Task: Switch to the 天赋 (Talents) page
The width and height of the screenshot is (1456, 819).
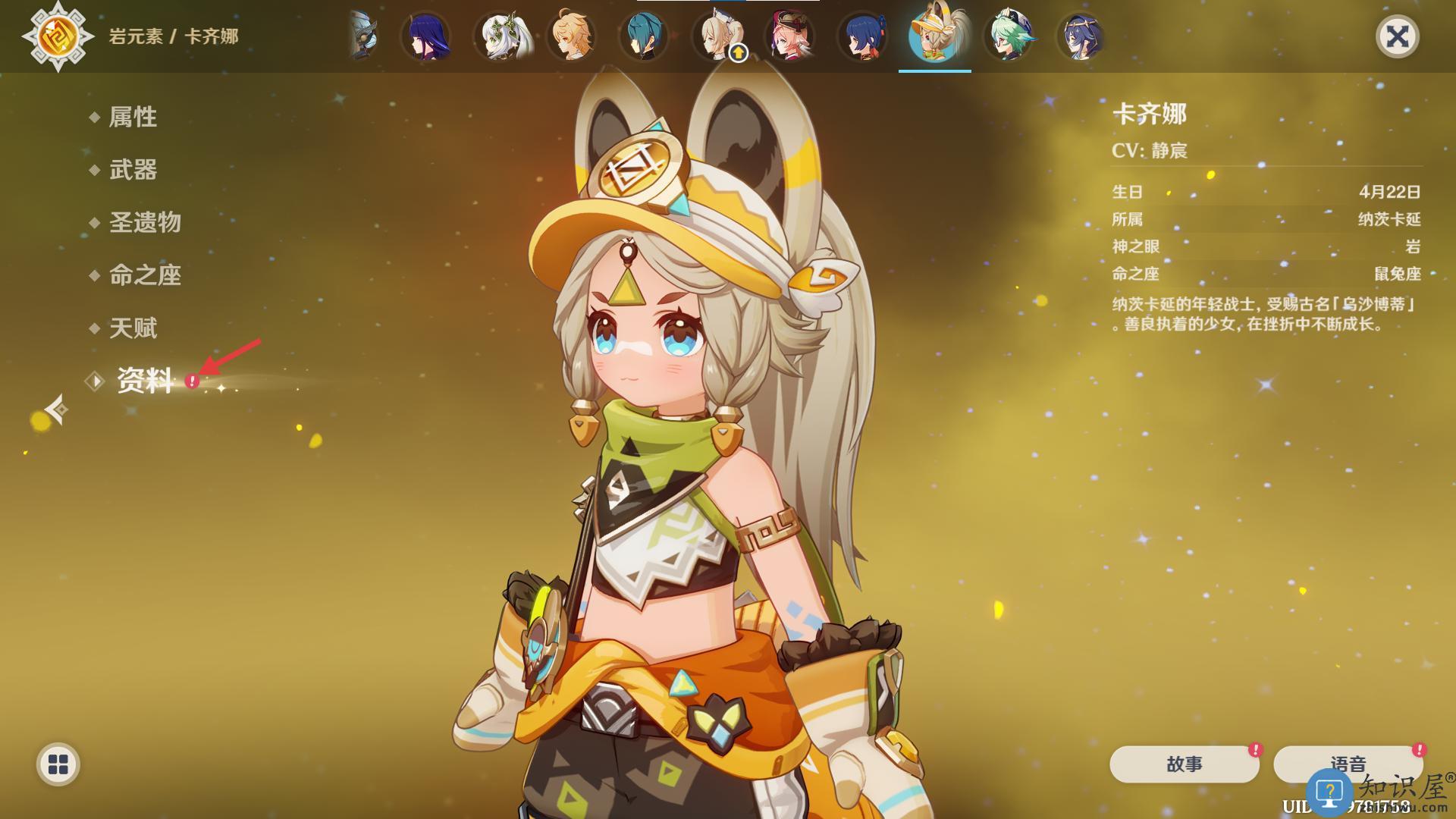Action: point(133,328)
